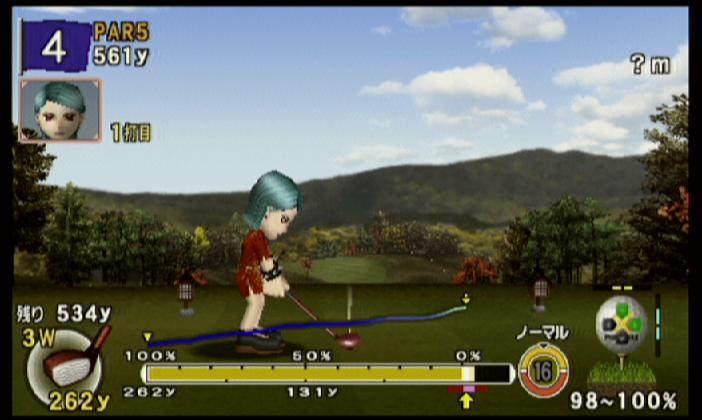The image size is (702, 420).
Task: Click the hole 4 flag icon
Action: 53,47
